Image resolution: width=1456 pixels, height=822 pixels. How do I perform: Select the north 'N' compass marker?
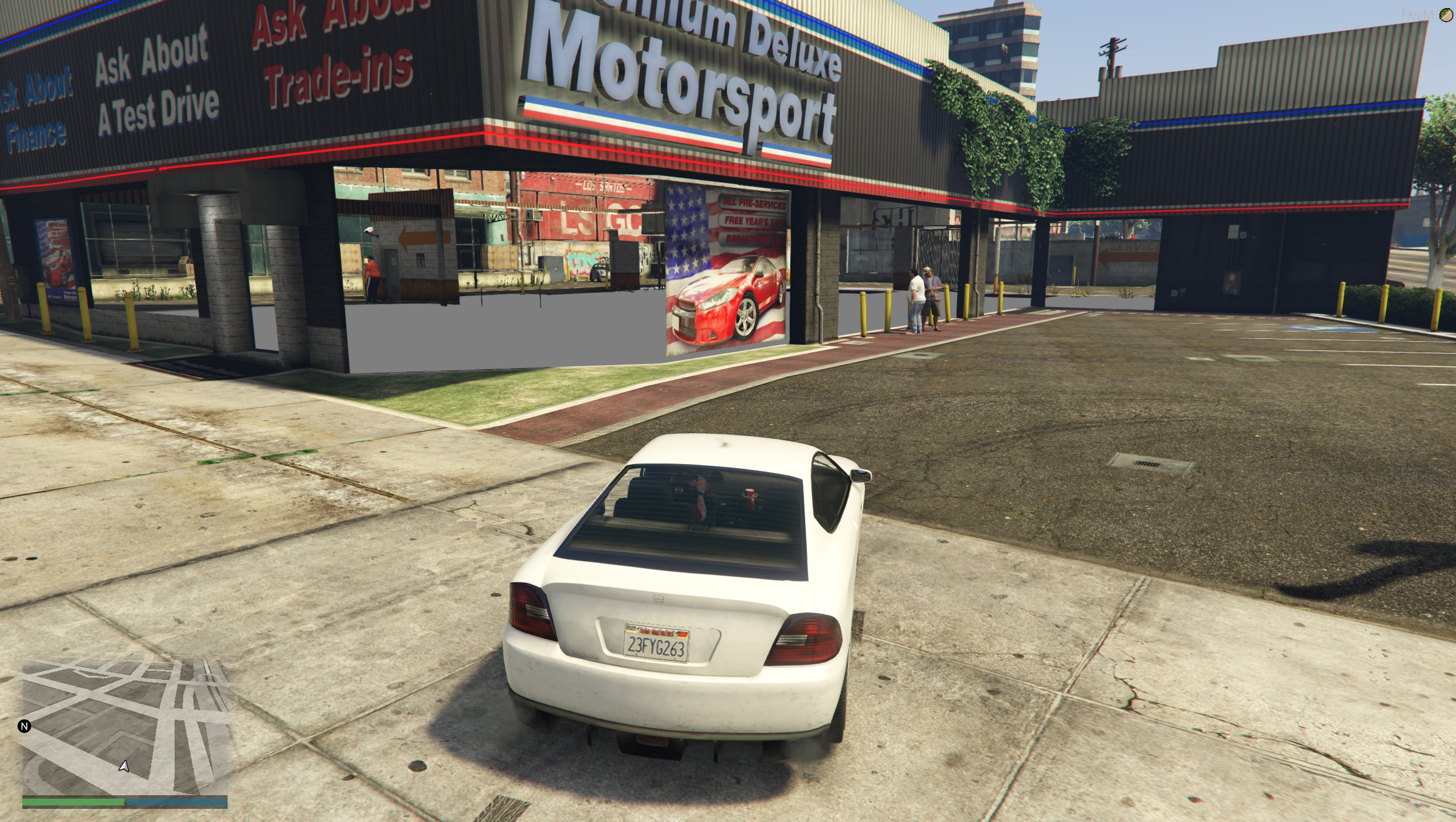point(24,726)
